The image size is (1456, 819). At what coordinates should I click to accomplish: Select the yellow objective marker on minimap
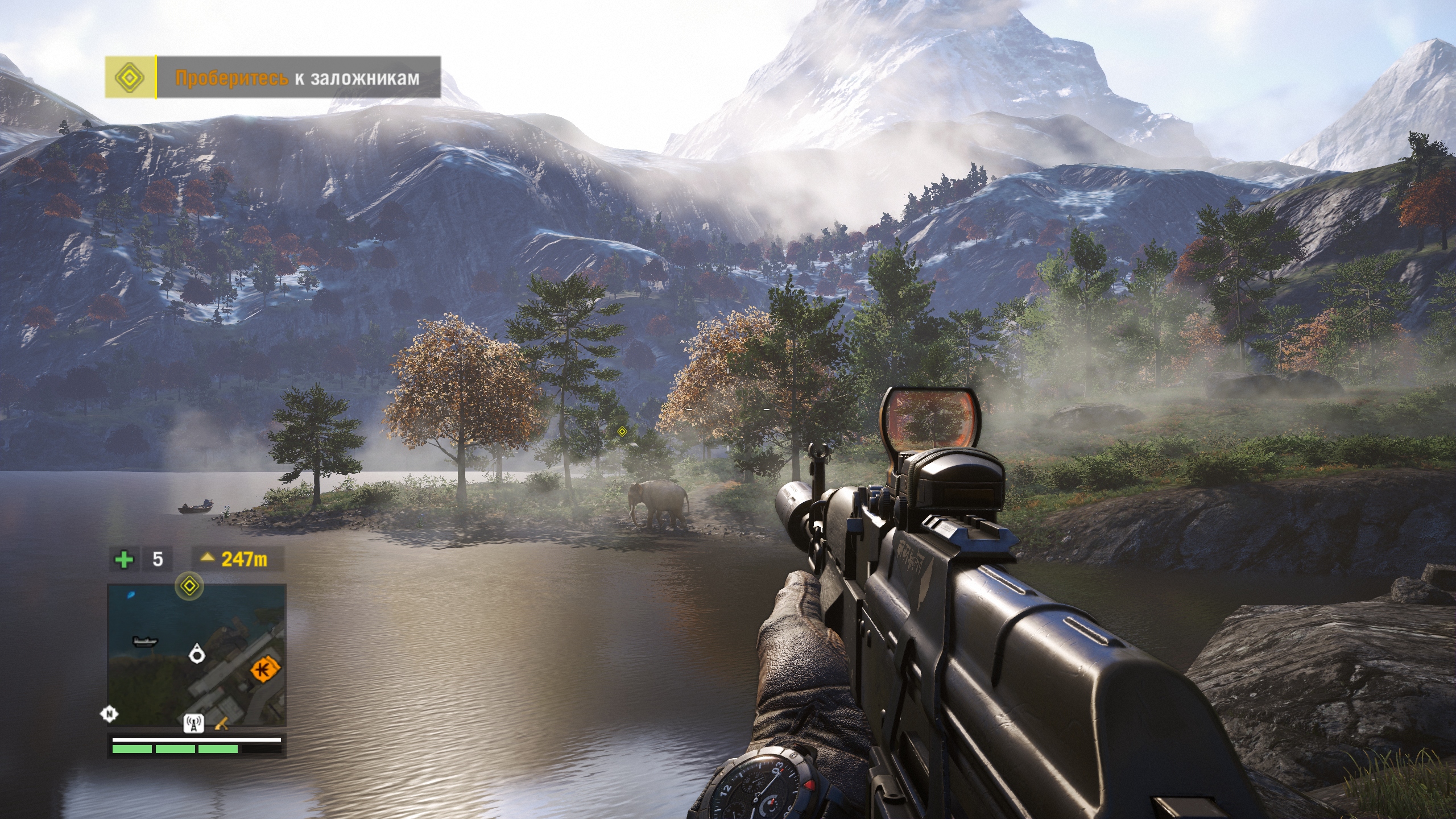tap(189, 585)
